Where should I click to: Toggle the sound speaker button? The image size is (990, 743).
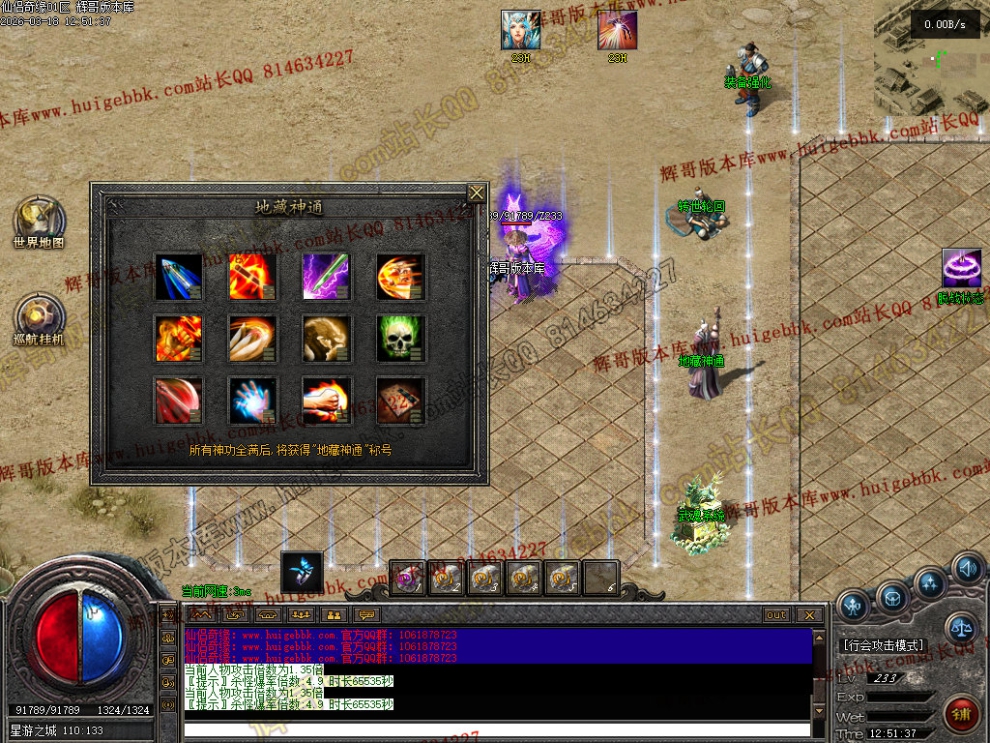(967, 568)
